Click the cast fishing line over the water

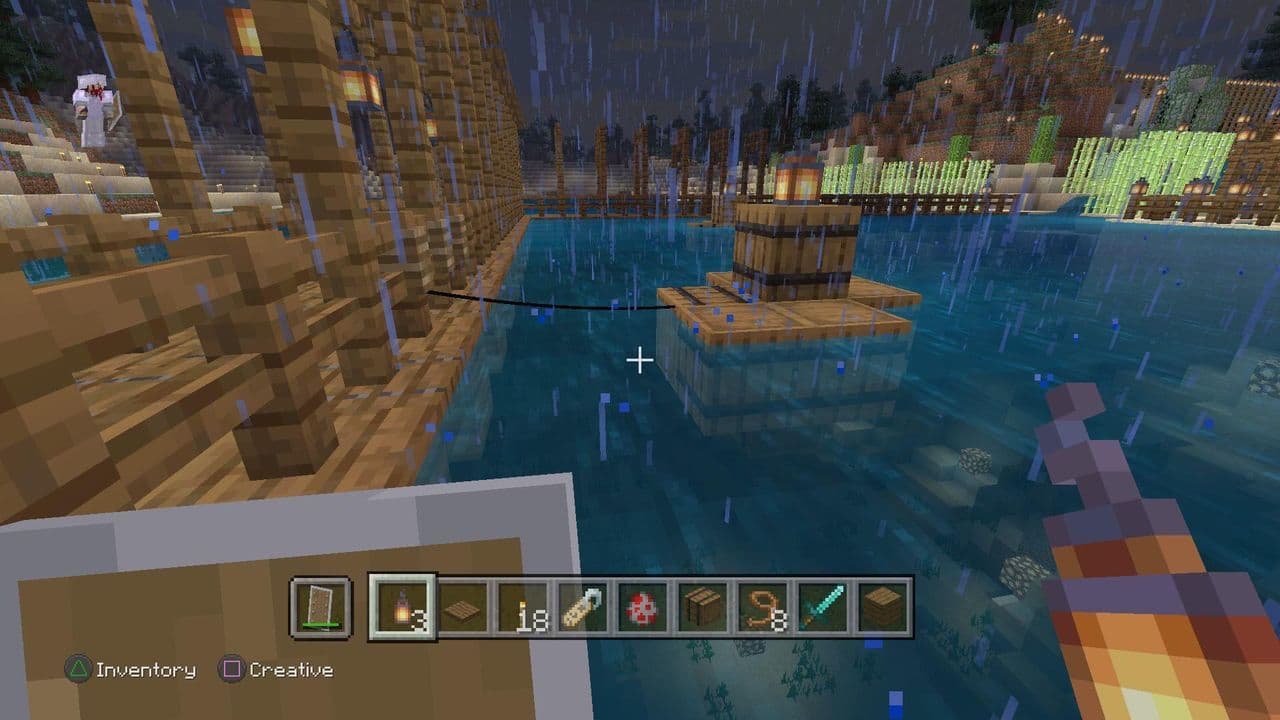[550, 303]
